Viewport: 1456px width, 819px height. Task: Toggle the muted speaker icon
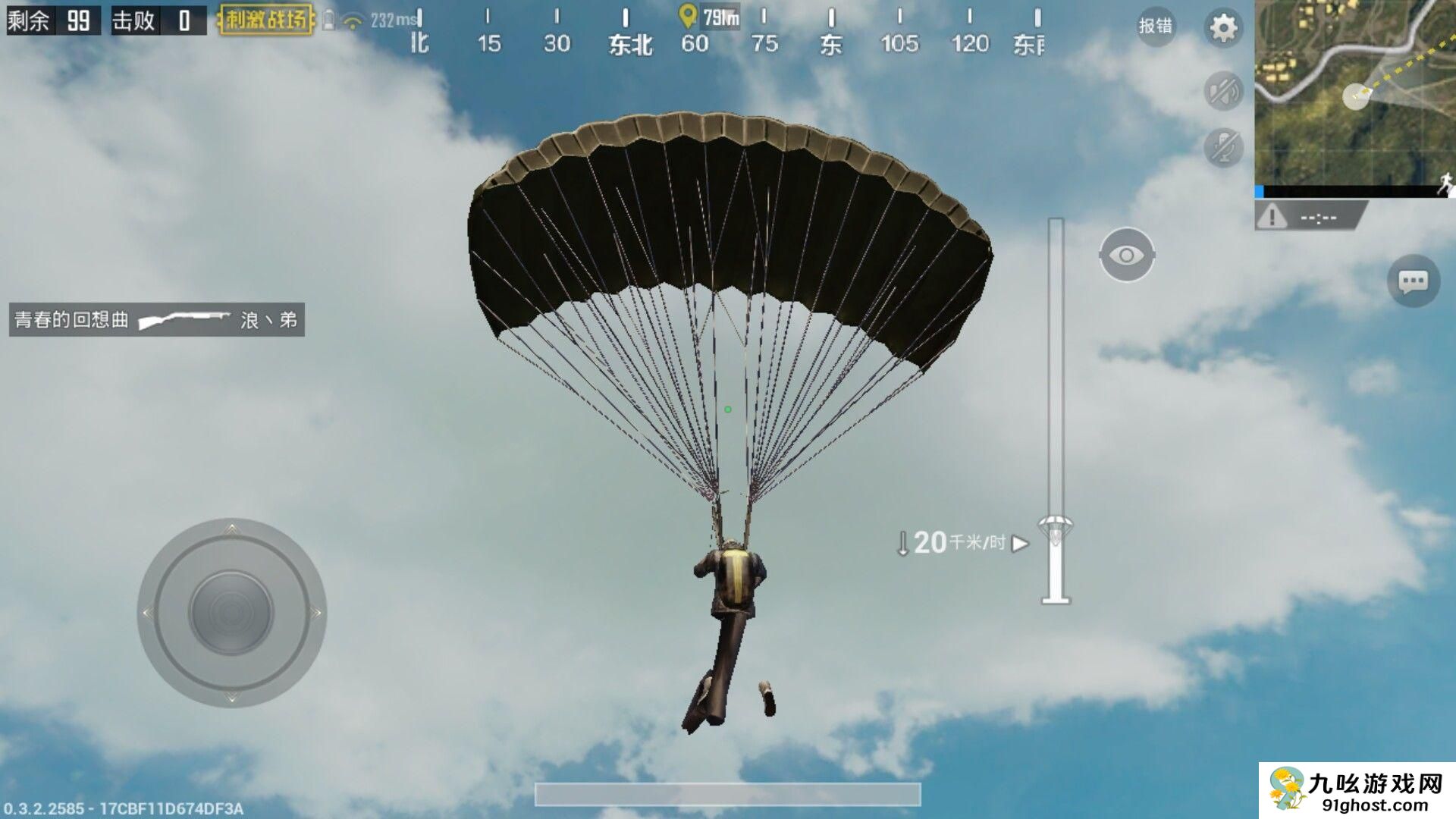click(1223, 92)
